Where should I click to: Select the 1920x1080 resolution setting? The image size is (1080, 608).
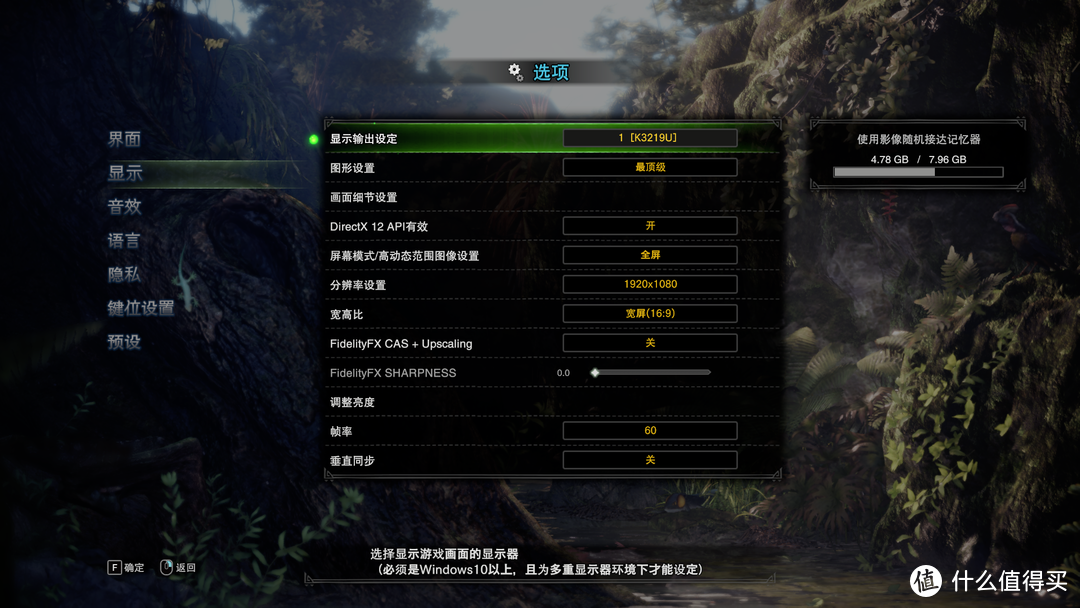pos(650,285)
